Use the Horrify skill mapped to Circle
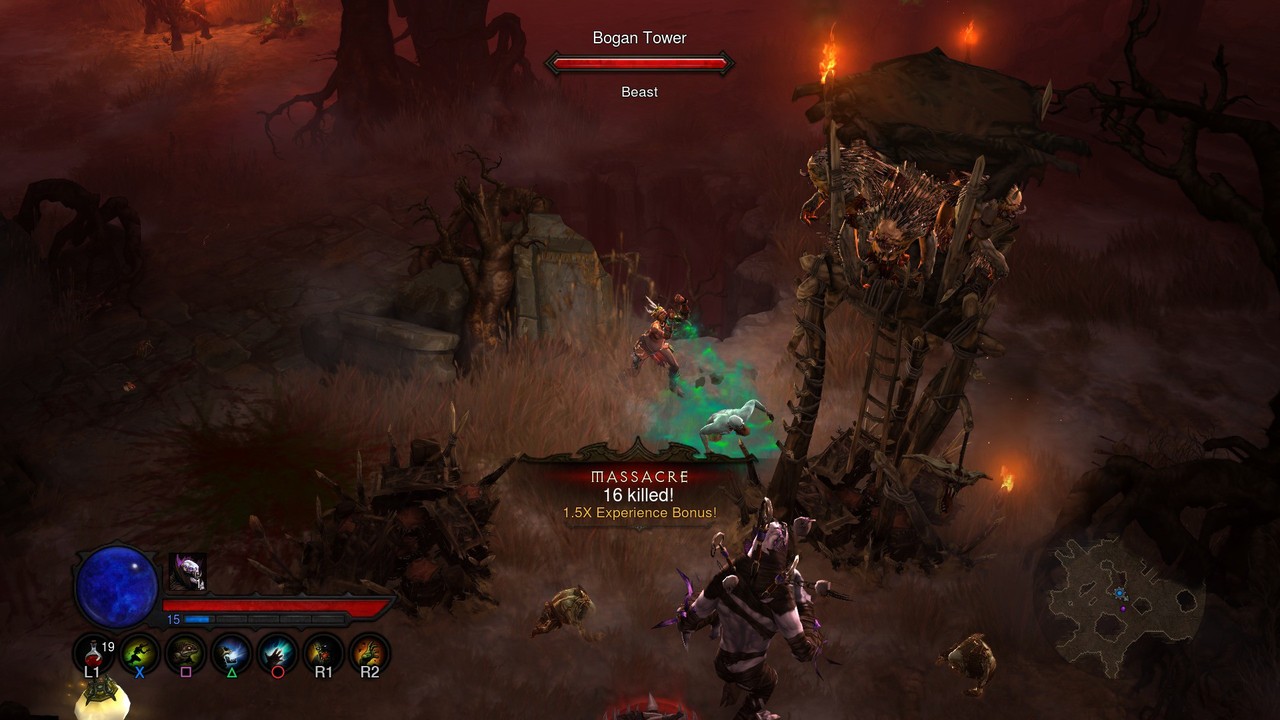Viewport: 1280px width, 720px height. coord(277,652)
